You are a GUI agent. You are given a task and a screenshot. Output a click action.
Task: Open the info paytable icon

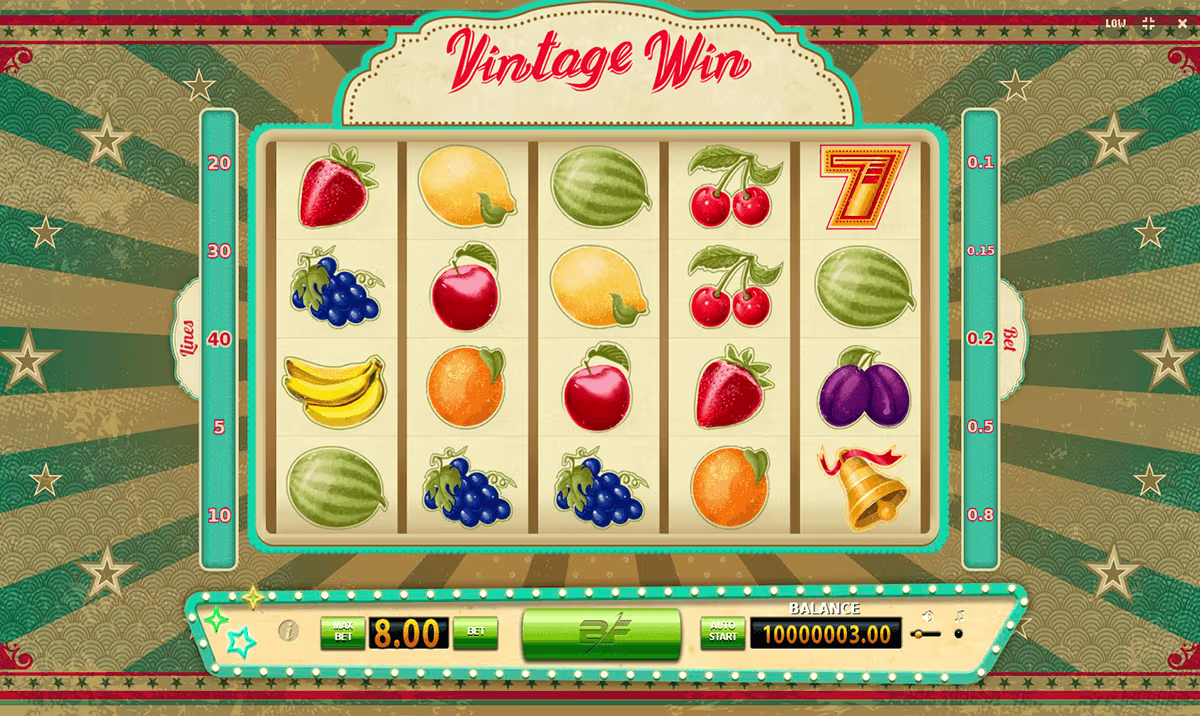pyautogui.click(x=288, y=631)
